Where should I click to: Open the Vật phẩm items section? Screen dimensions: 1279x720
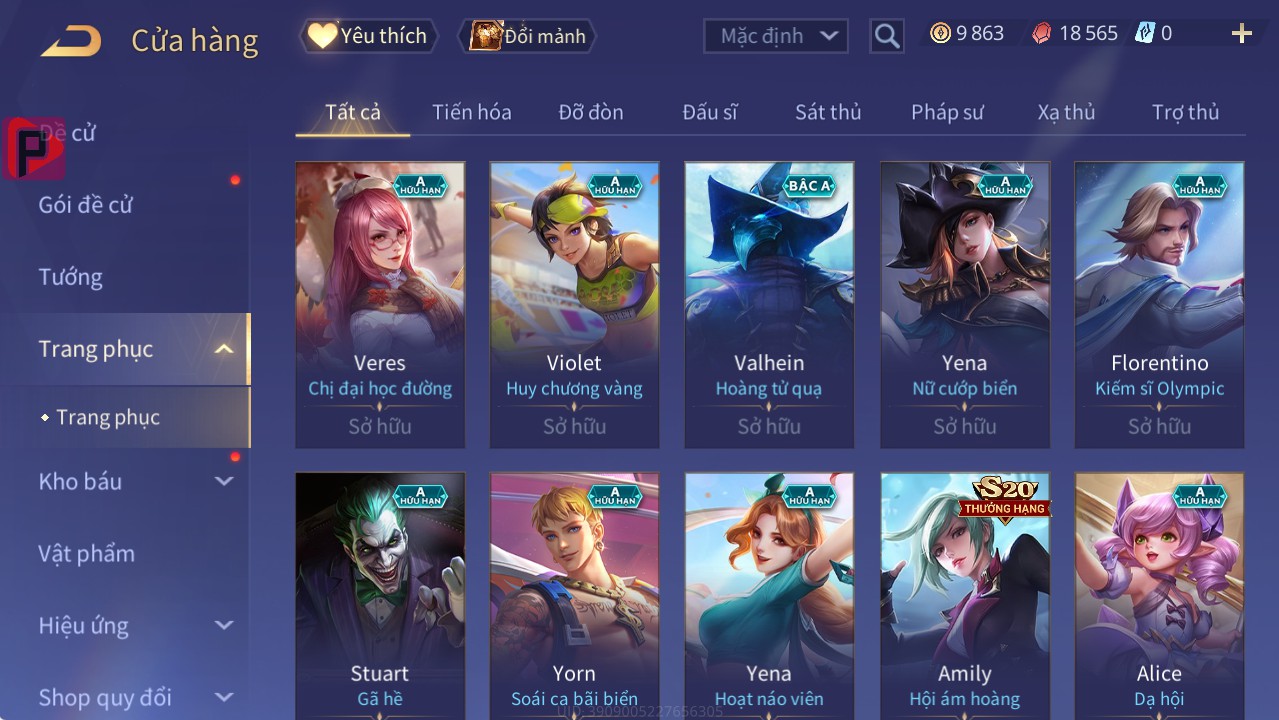(87, 553)
